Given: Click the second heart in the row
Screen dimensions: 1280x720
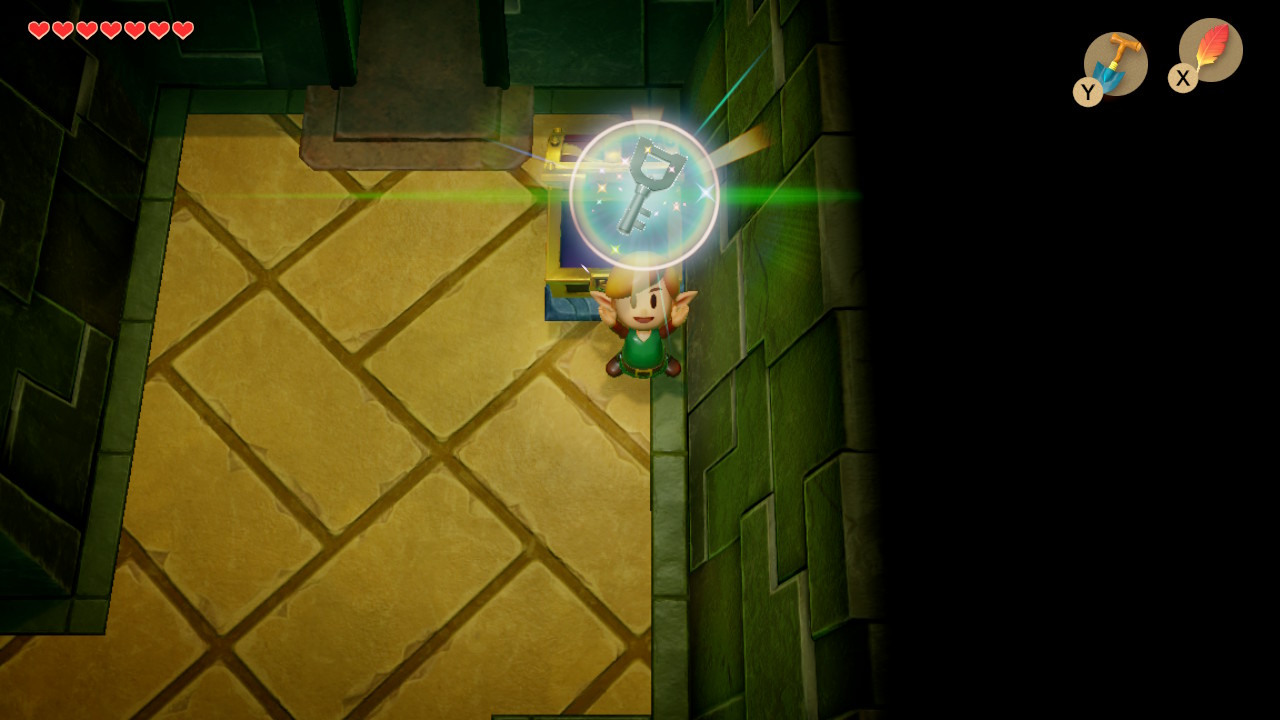Looking at the screenshot, I should coord(62,30).
